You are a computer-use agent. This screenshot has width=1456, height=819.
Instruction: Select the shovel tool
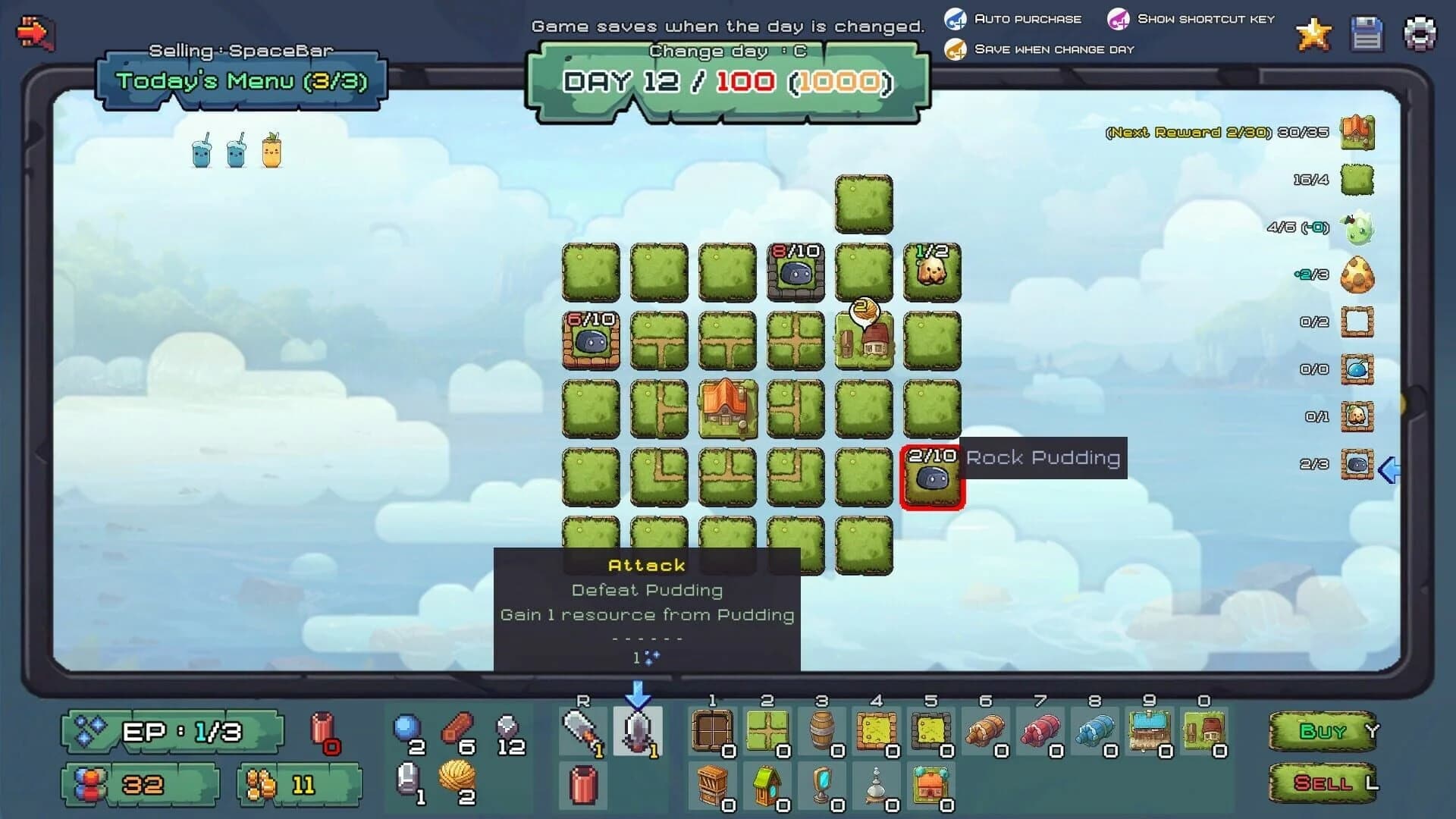[x=582, y=730]
